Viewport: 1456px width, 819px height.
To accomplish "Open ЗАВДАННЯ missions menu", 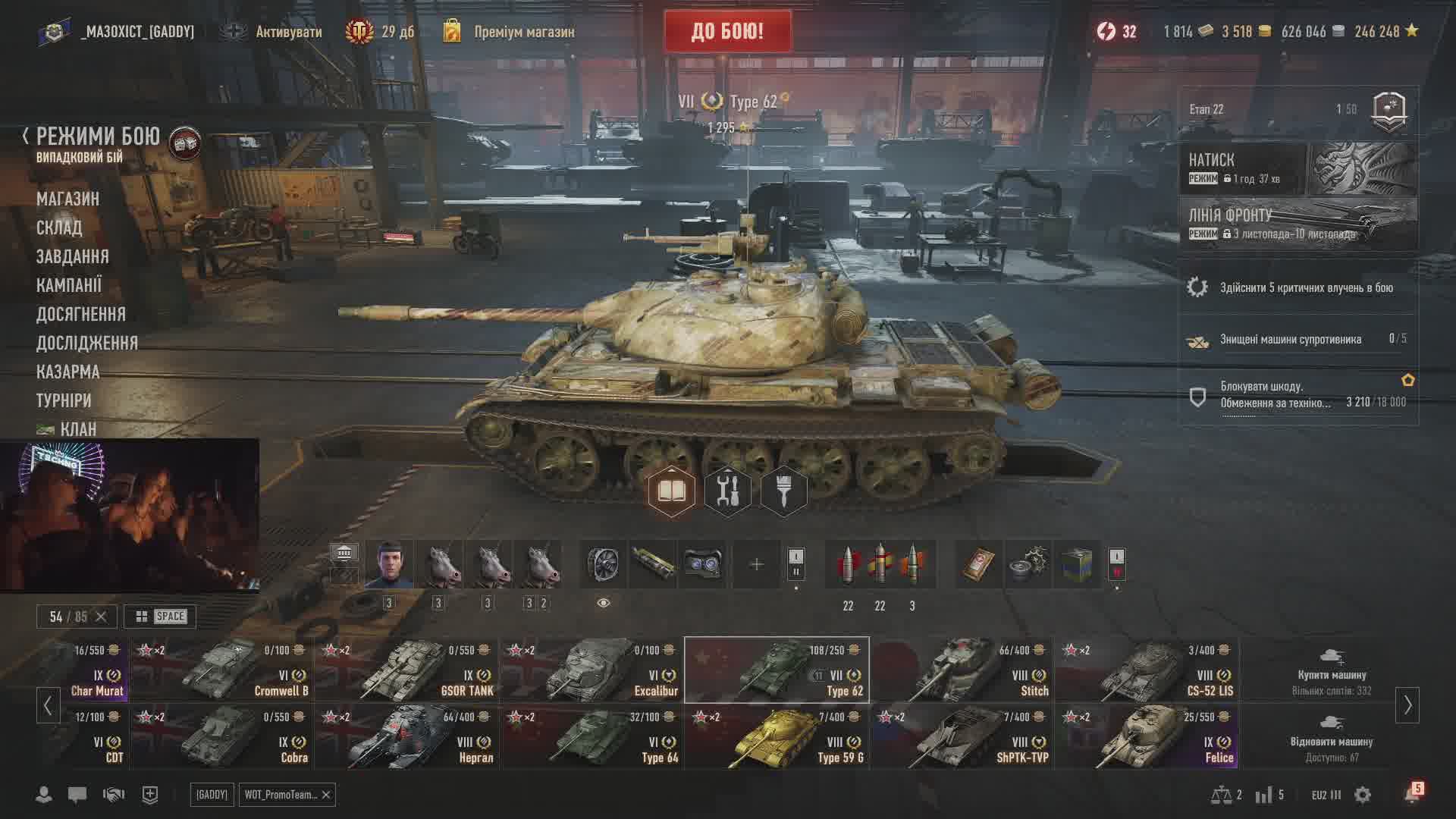I will pos(72,256).
